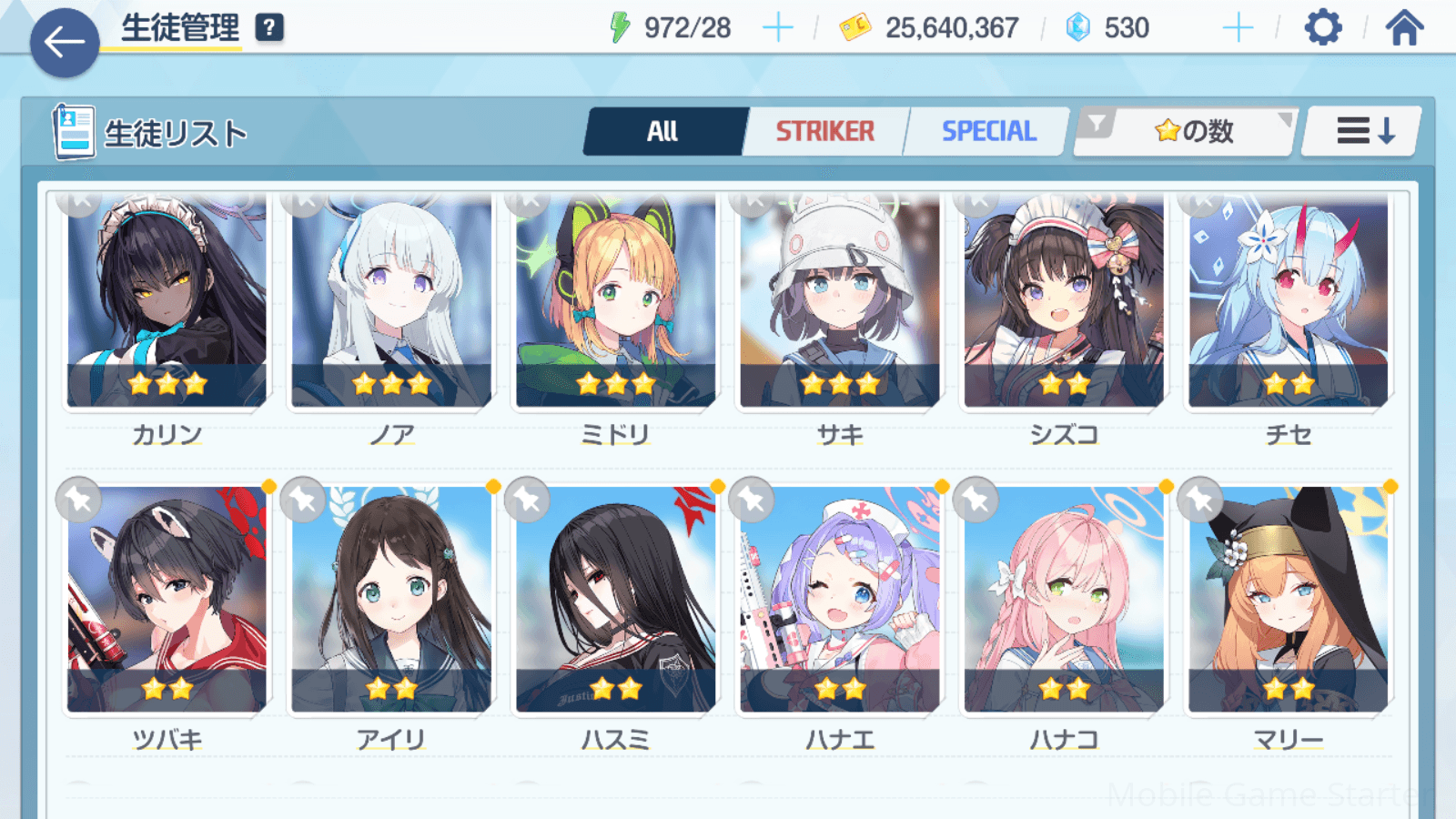Switch to the All students tab
The image size is (1456, 819).
(x=663, y=132)
